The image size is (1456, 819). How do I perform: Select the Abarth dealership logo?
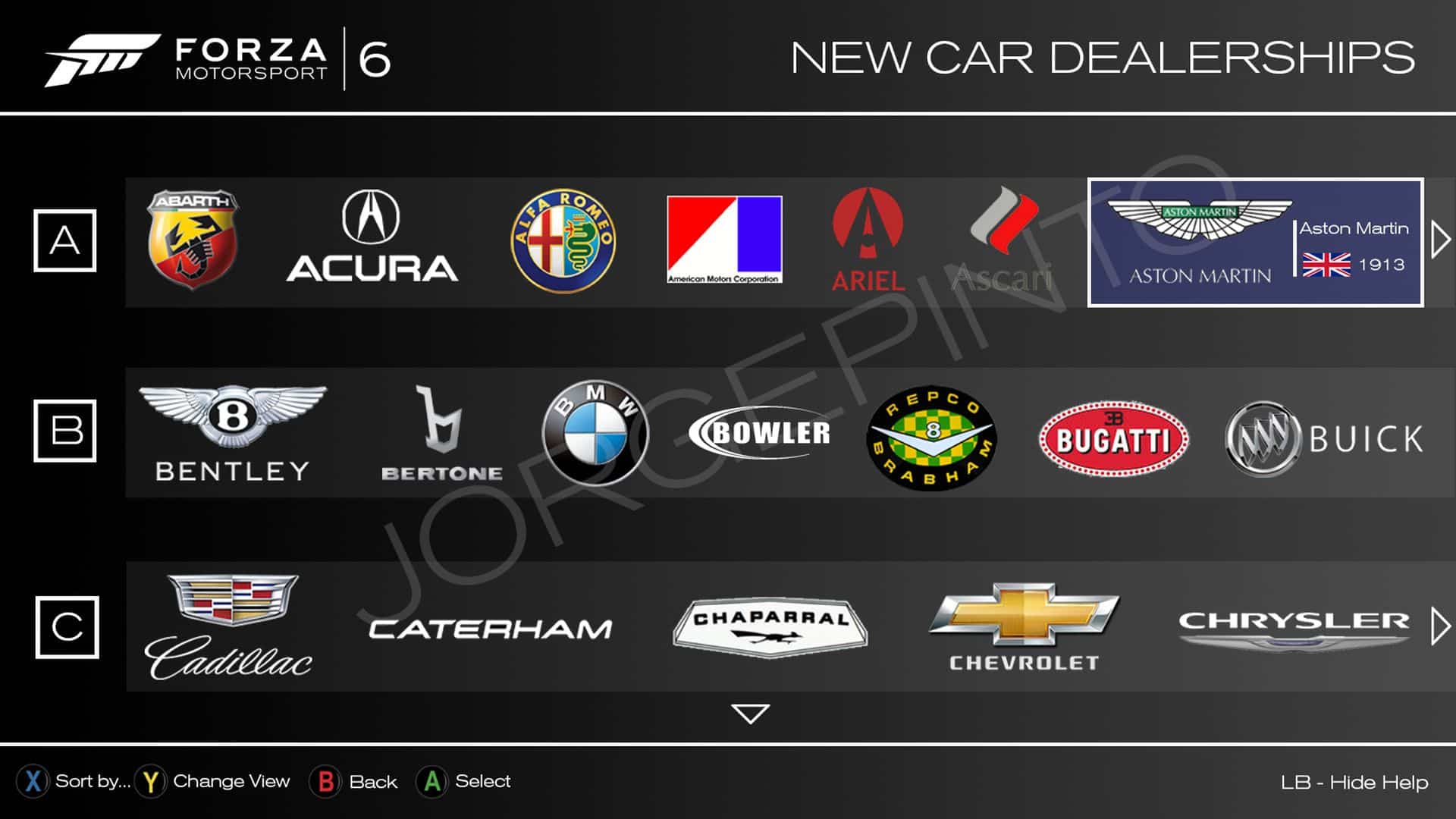193,240
